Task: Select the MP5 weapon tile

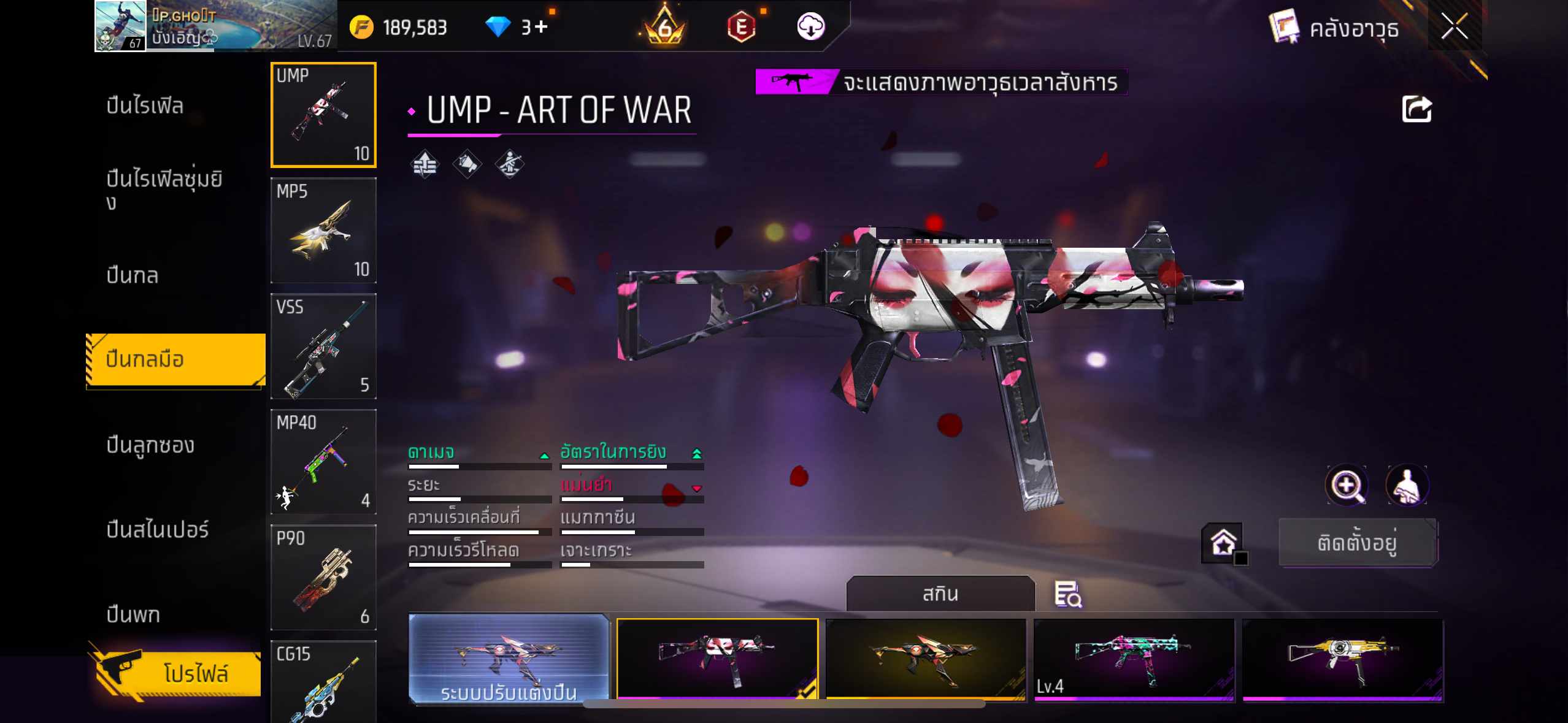Action: tap(323, 231)
